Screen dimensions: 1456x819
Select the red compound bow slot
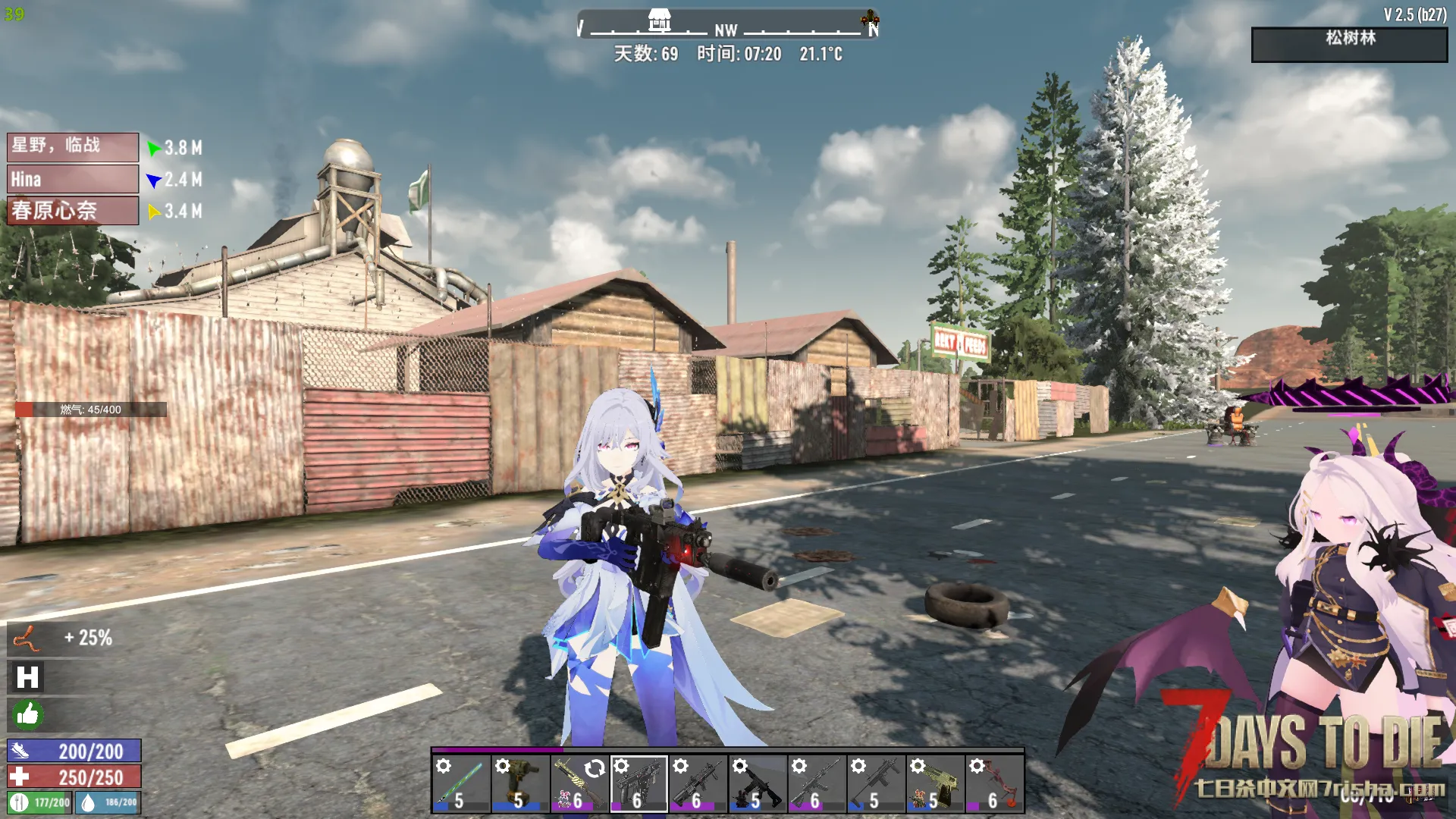pos(994,784)
